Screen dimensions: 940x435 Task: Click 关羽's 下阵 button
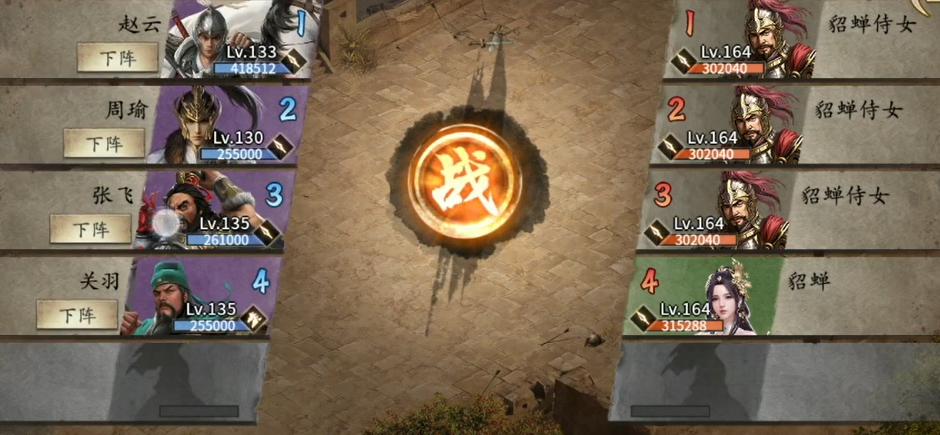pyautogui.click(x=77, y=314)
